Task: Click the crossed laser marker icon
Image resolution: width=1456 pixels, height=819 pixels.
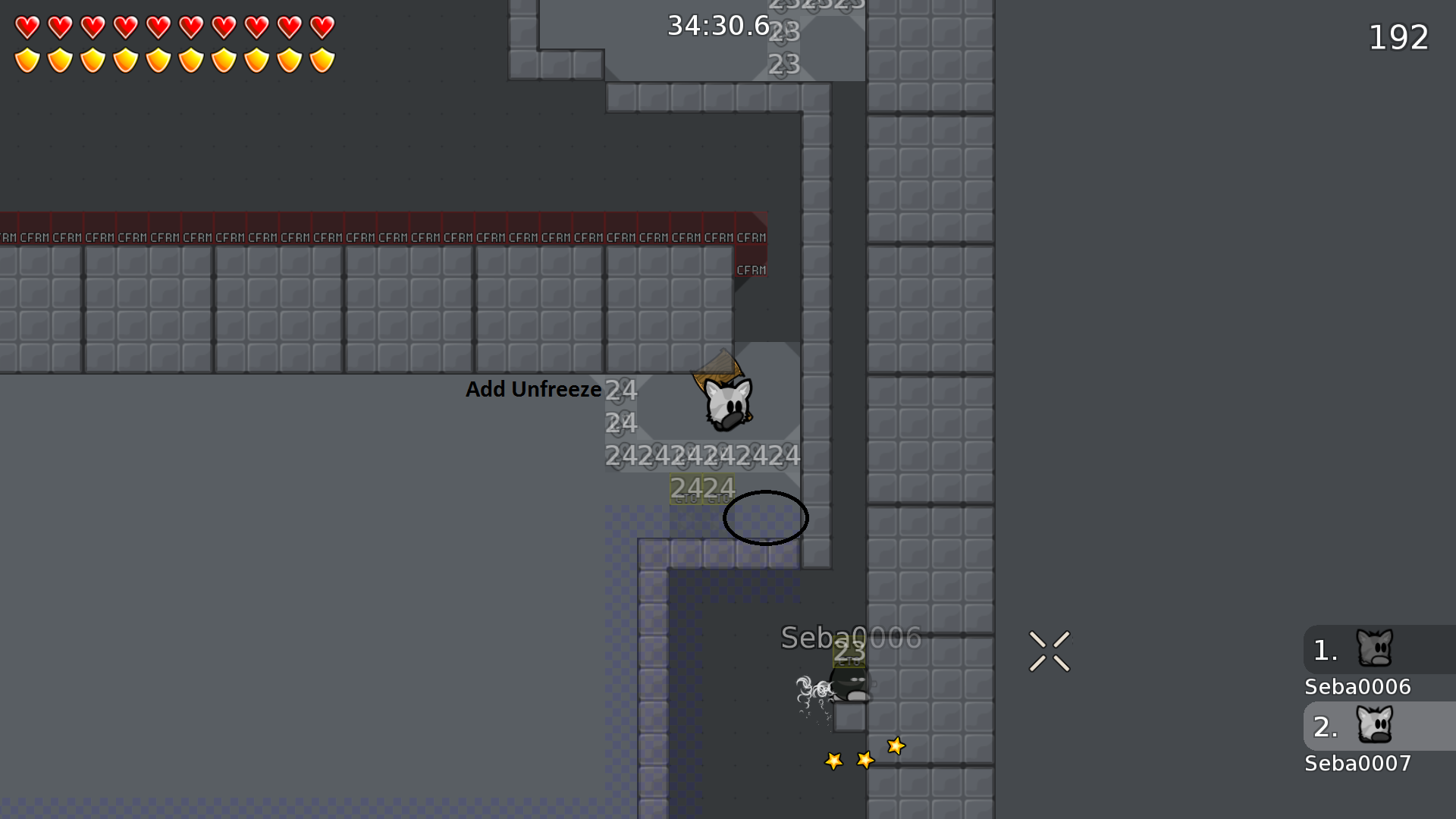Action: pyautogui.click(x=1050, y=652)
